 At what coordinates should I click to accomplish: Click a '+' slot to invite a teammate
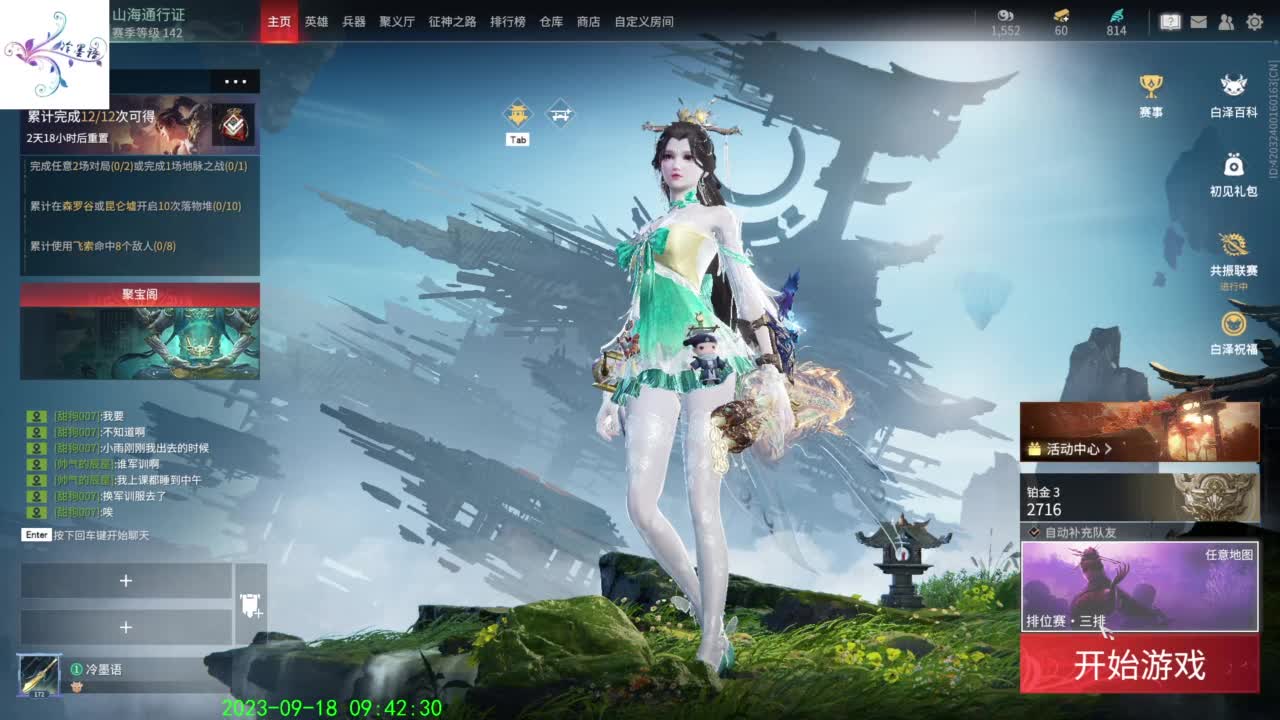pos(127,580)
